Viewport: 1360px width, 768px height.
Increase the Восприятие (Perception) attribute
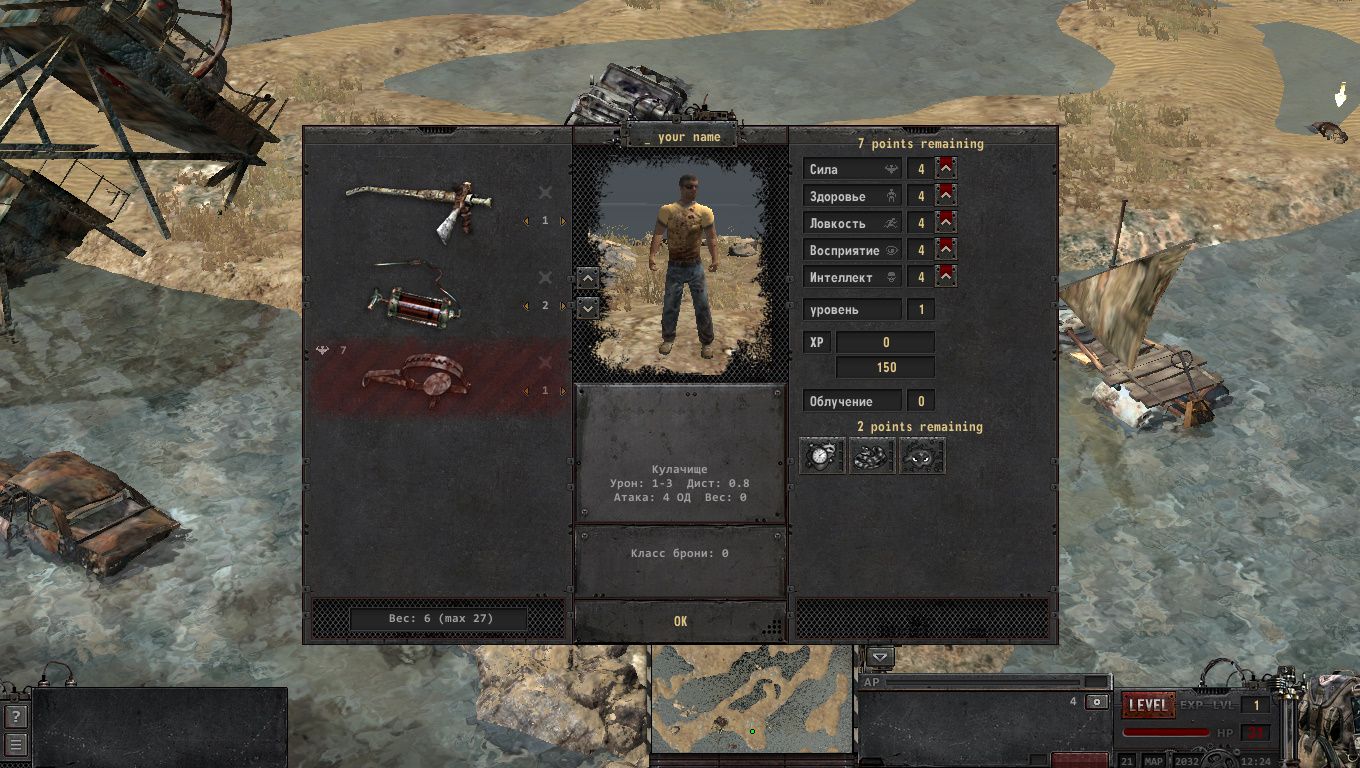pos(946,250)
